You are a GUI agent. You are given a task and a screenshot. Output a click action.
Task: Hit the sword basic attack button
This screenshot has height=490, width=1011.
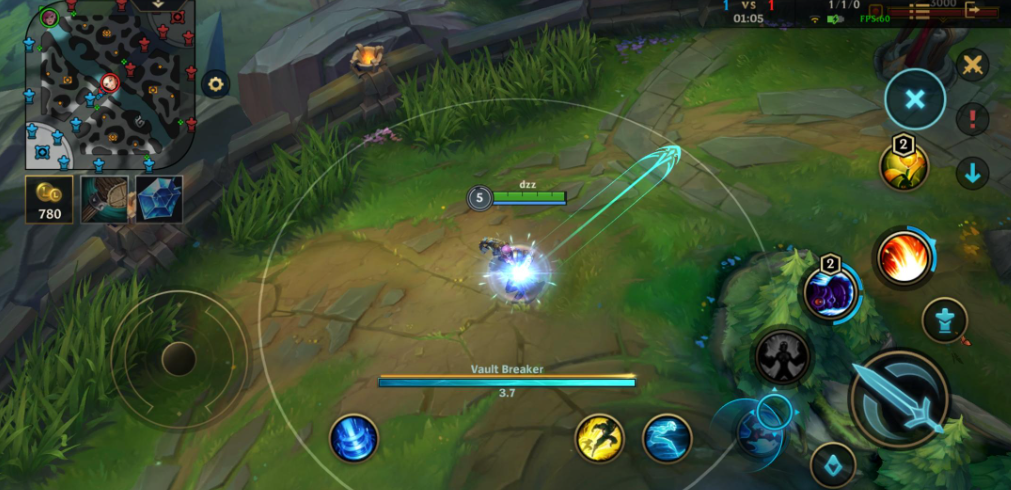(898, 398)
